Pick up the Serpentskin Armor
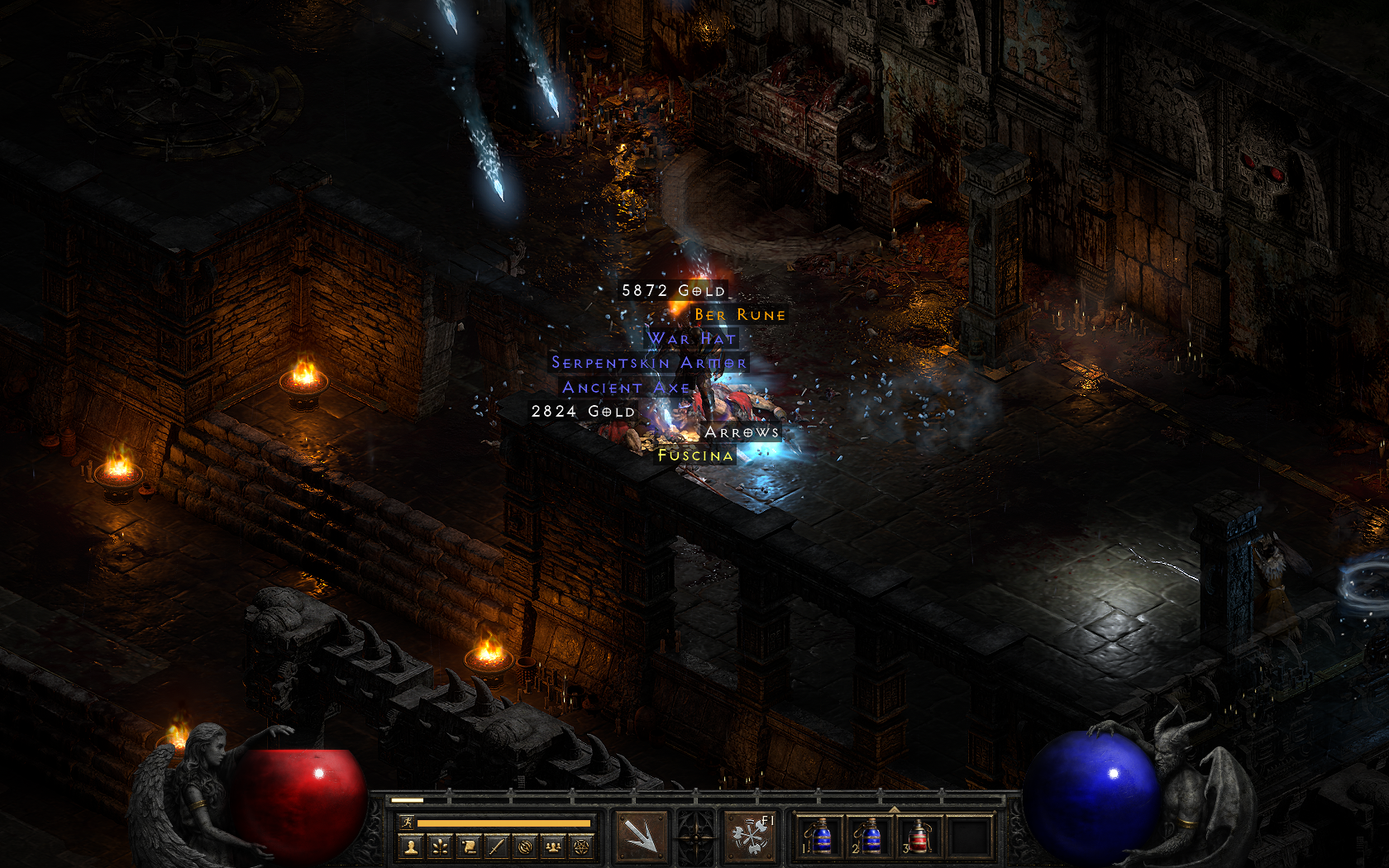 coord(649,363)
